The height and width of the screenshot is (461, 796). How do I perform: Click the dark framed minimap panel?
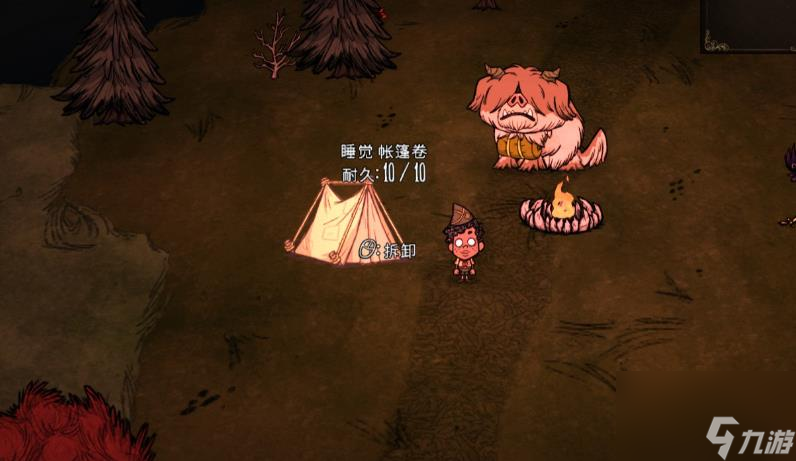click(749, 24)
